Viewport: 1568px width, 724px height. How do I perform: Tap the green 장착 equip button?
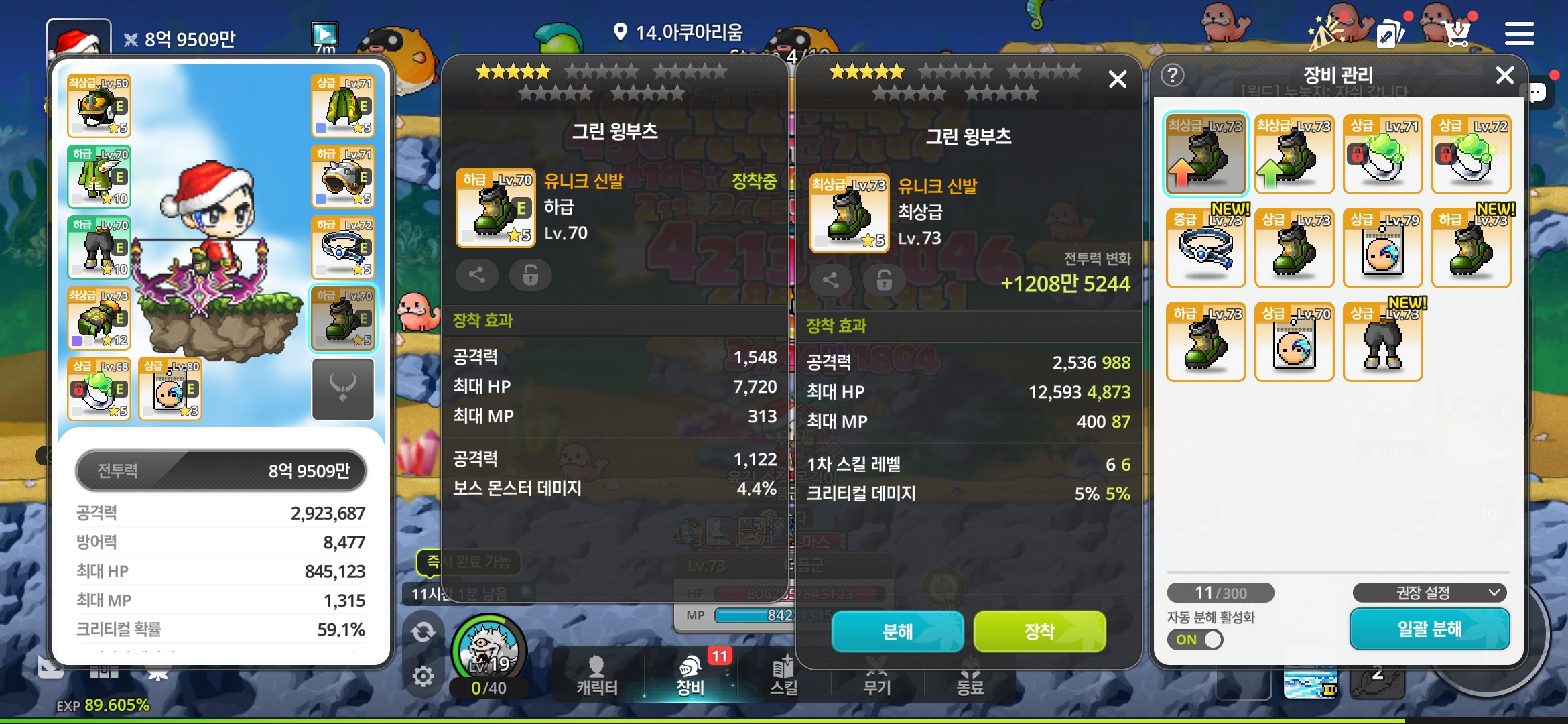(1039, 631)
